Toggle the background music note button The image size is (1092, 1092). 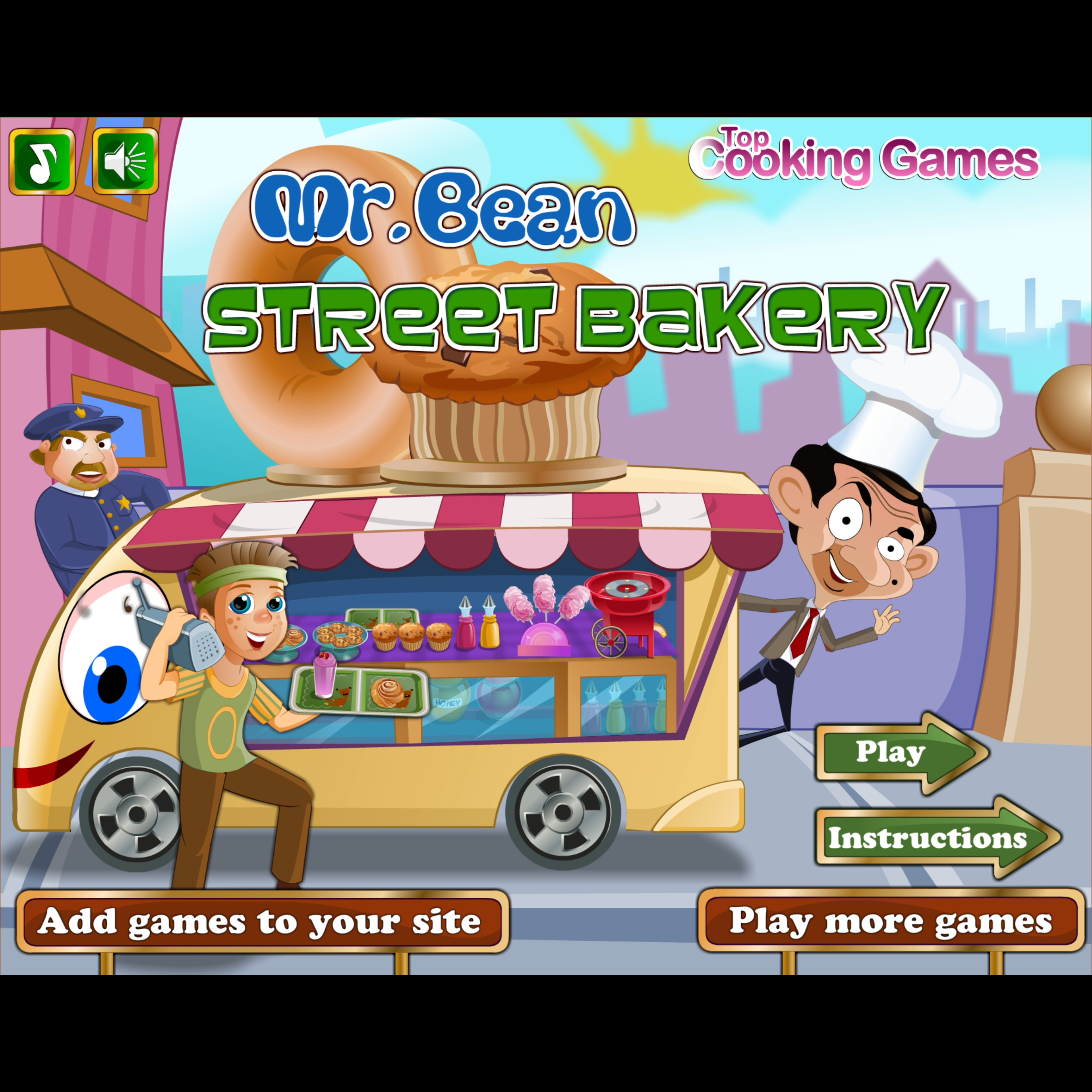pos(42,162)
